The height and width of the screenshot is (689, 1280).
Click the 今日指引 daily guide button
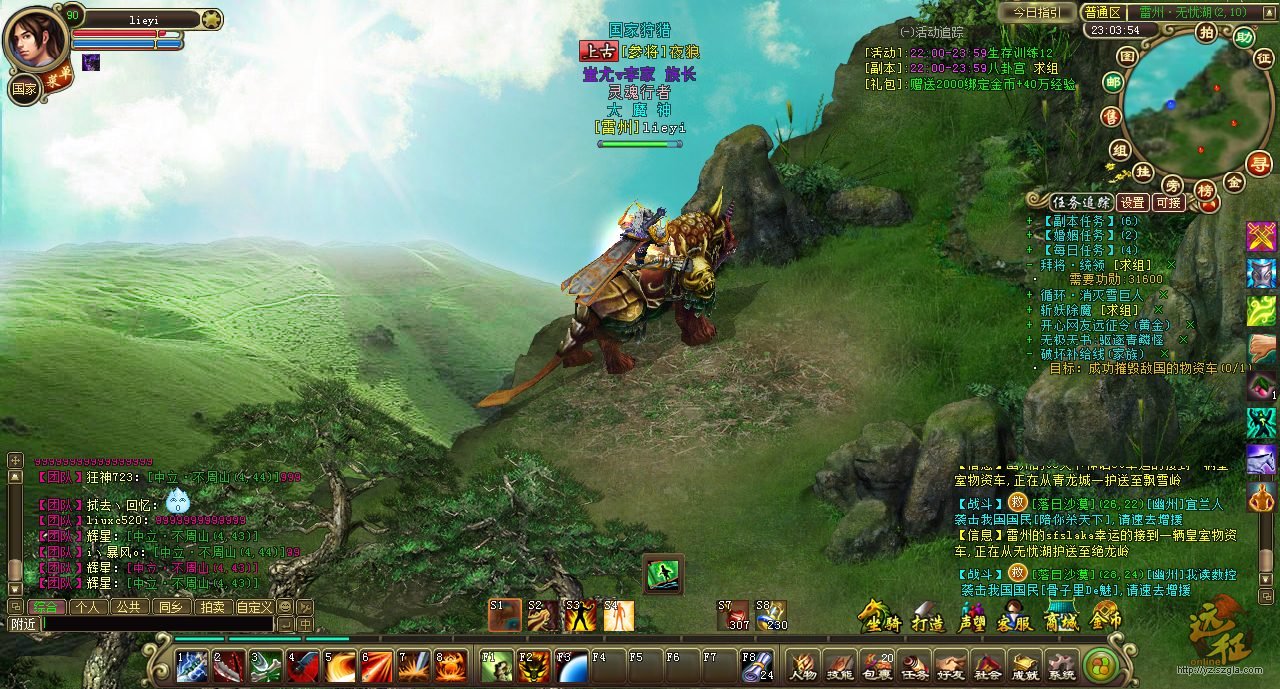(x=1039, y=13)
